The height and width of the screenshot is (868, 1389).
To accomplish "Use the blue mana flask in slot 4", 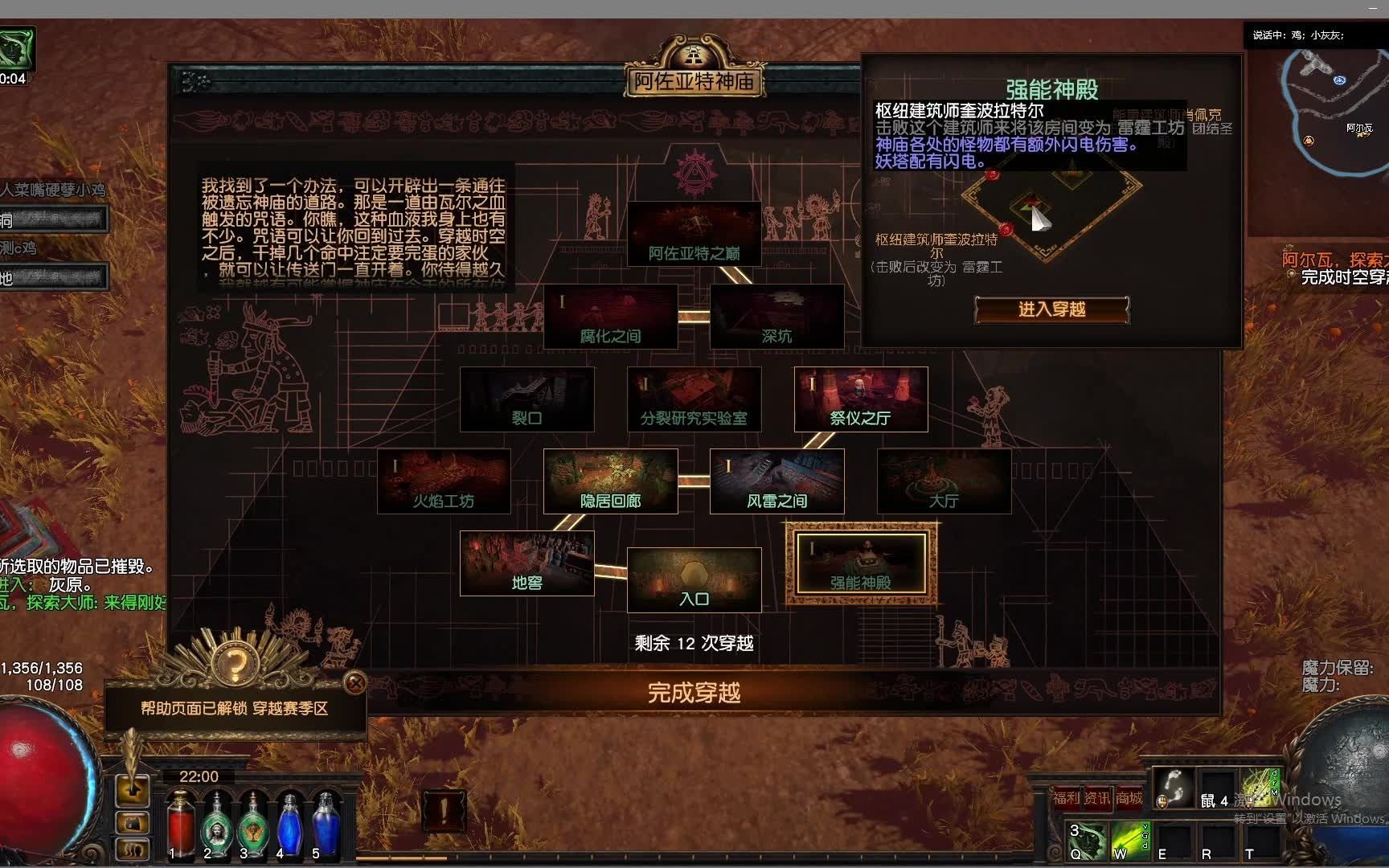I will point(289,824).
